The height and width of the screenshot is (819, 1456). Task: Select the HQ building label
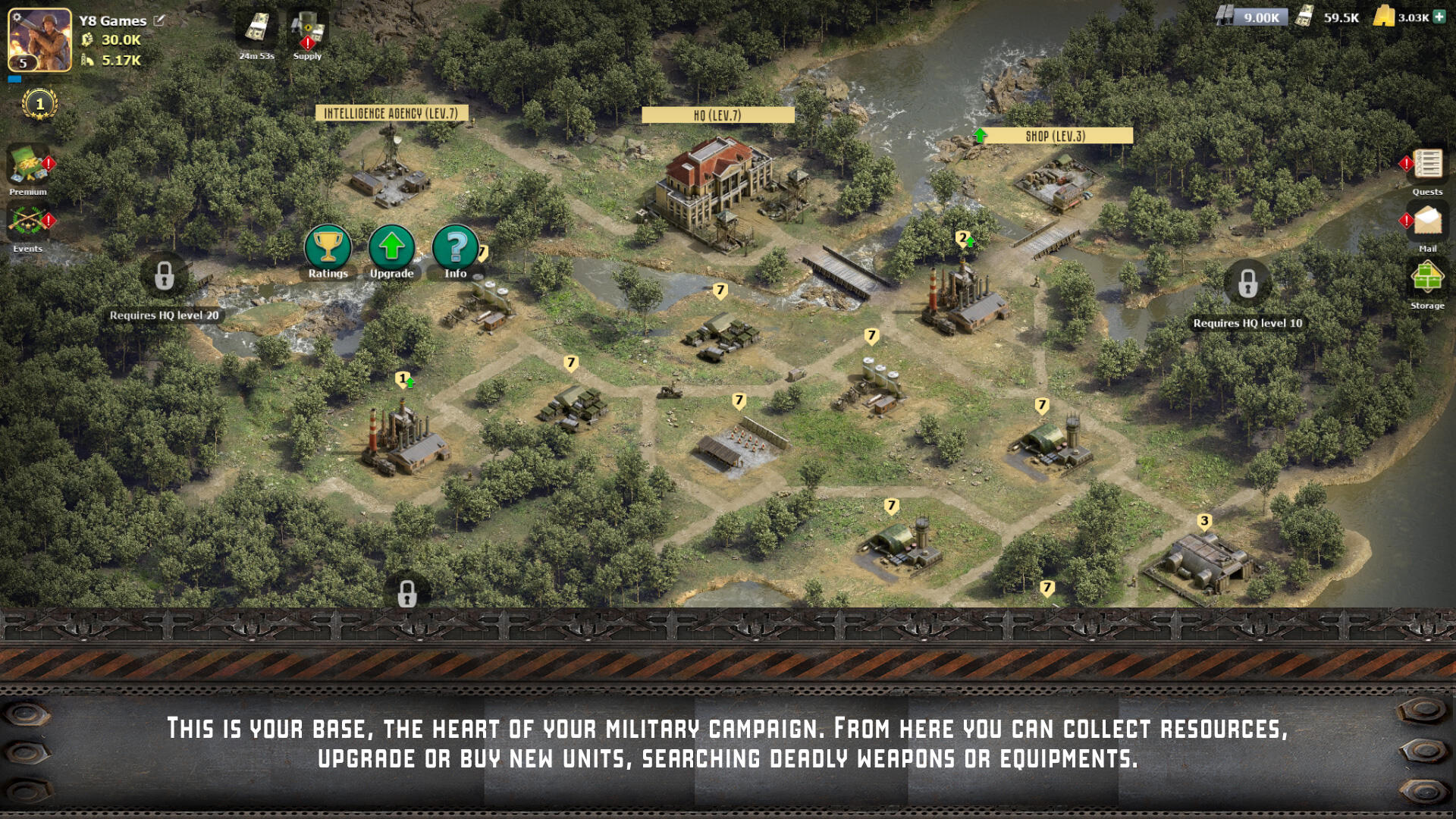(x=717, y=115)
